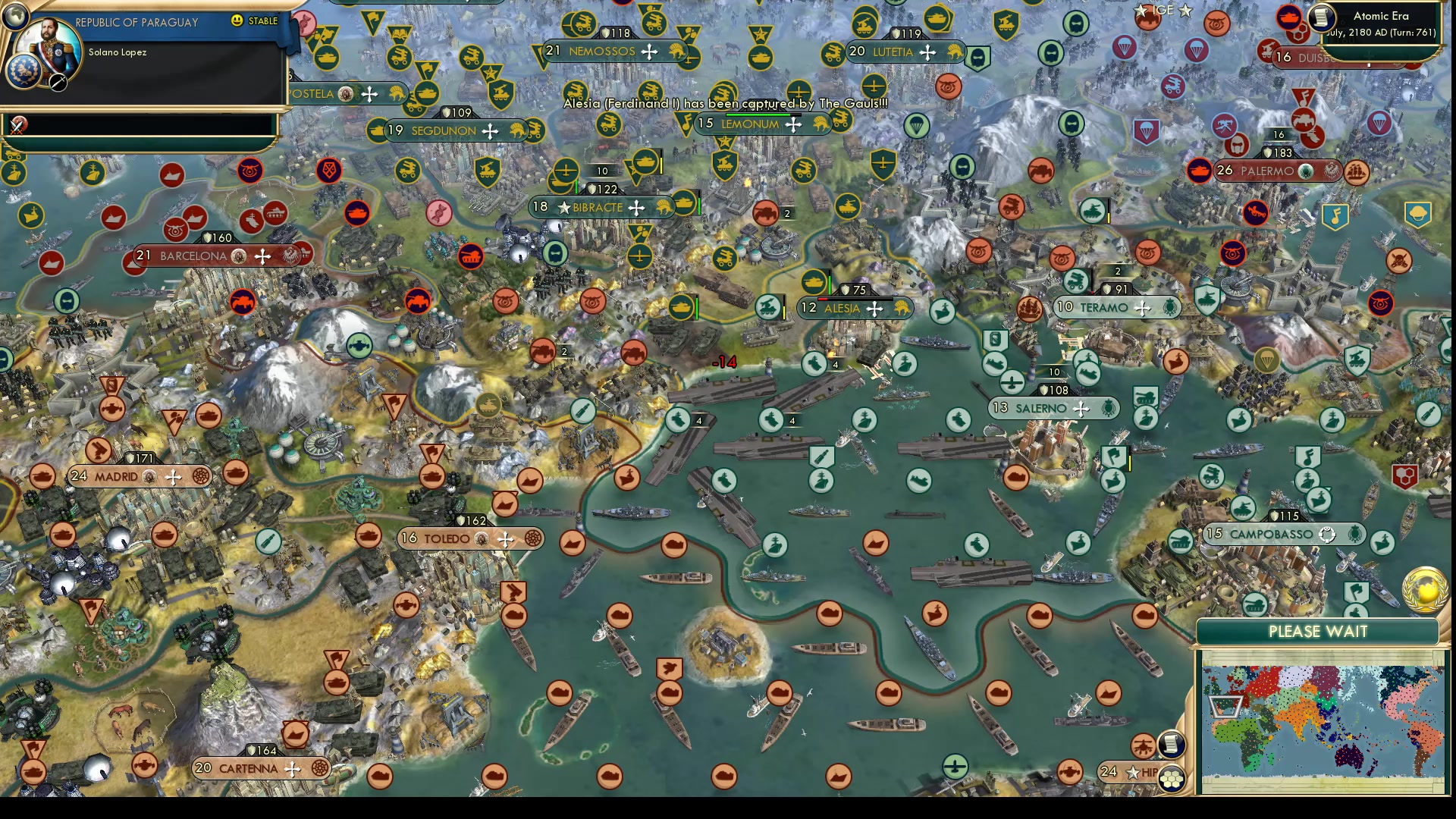Click the smiley STABLE happiness indicator
The image size is (1456, 819).
pyautogui.click(x=237, y=21)
